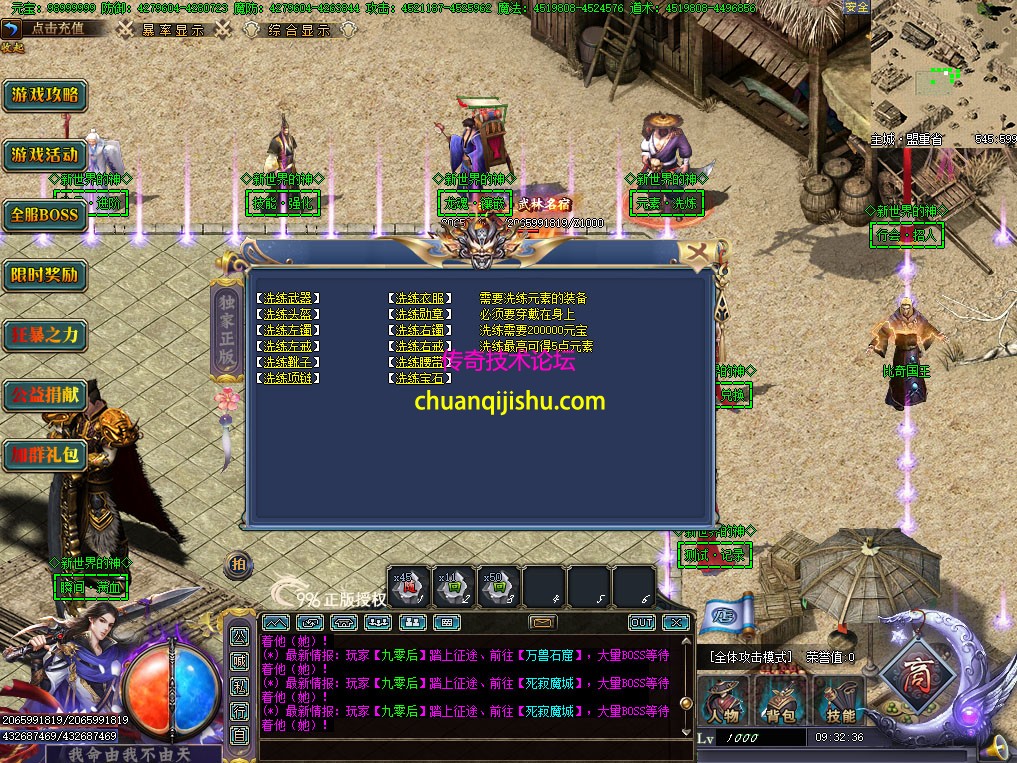The height and width of the screenshot is (763, 1017).
Task: Open the 公益捐献 donation panel
Action: click(x=45, y=394)
